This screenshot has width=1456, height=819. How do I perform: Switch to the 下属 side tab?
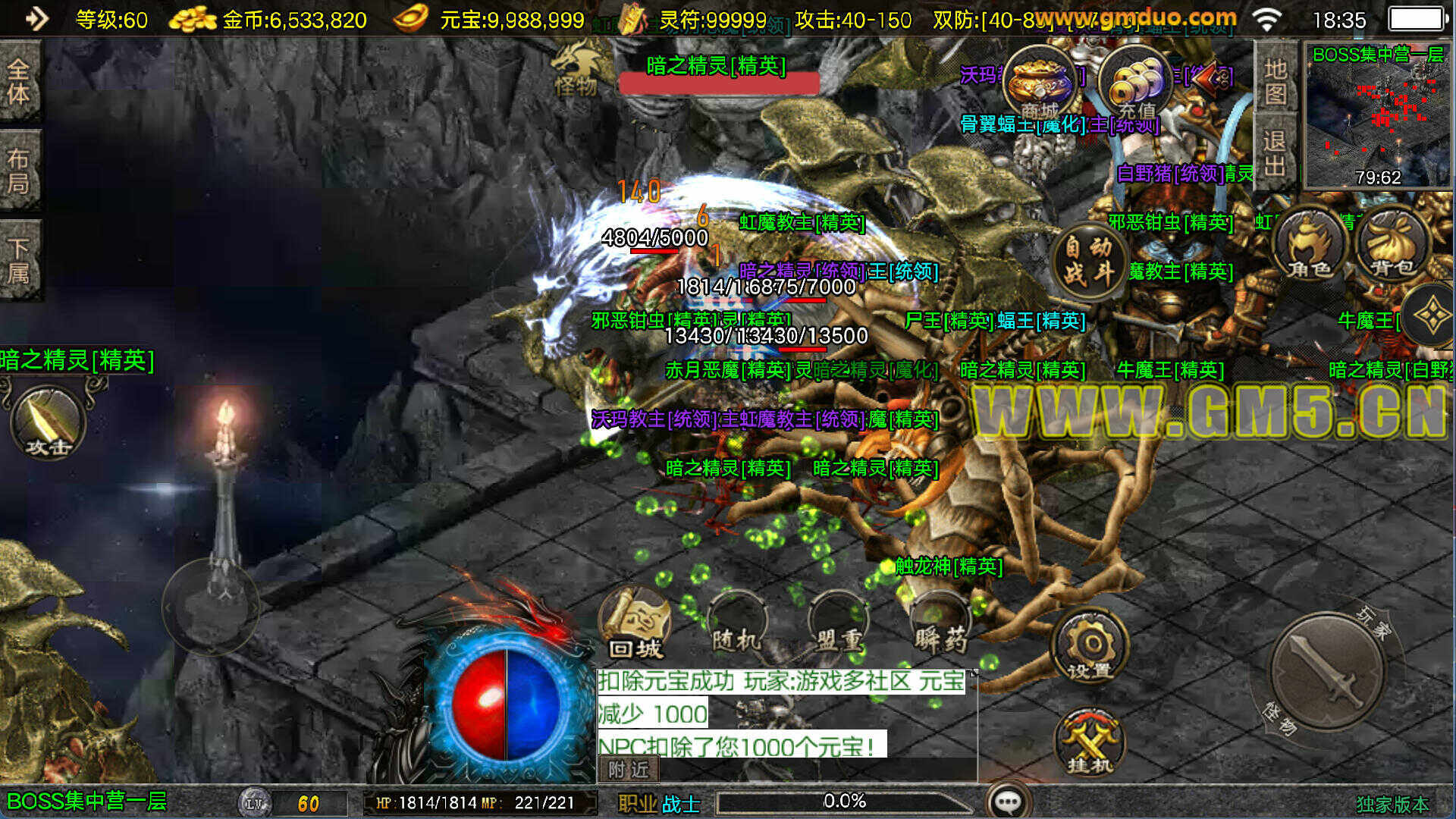20,260
